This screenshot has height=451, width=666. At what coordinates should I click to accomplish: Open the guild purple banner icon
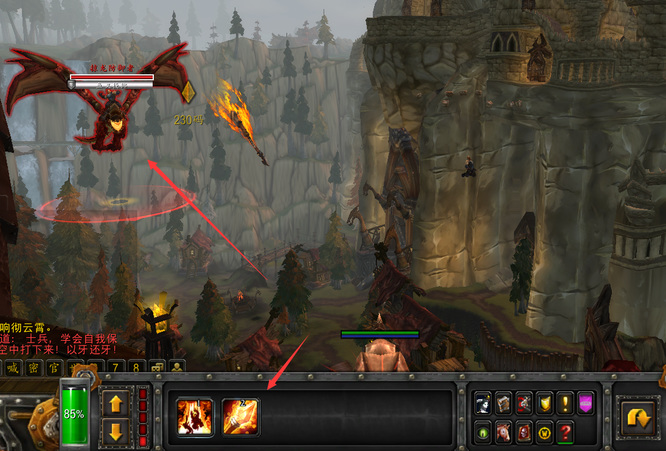coord(587,402)
